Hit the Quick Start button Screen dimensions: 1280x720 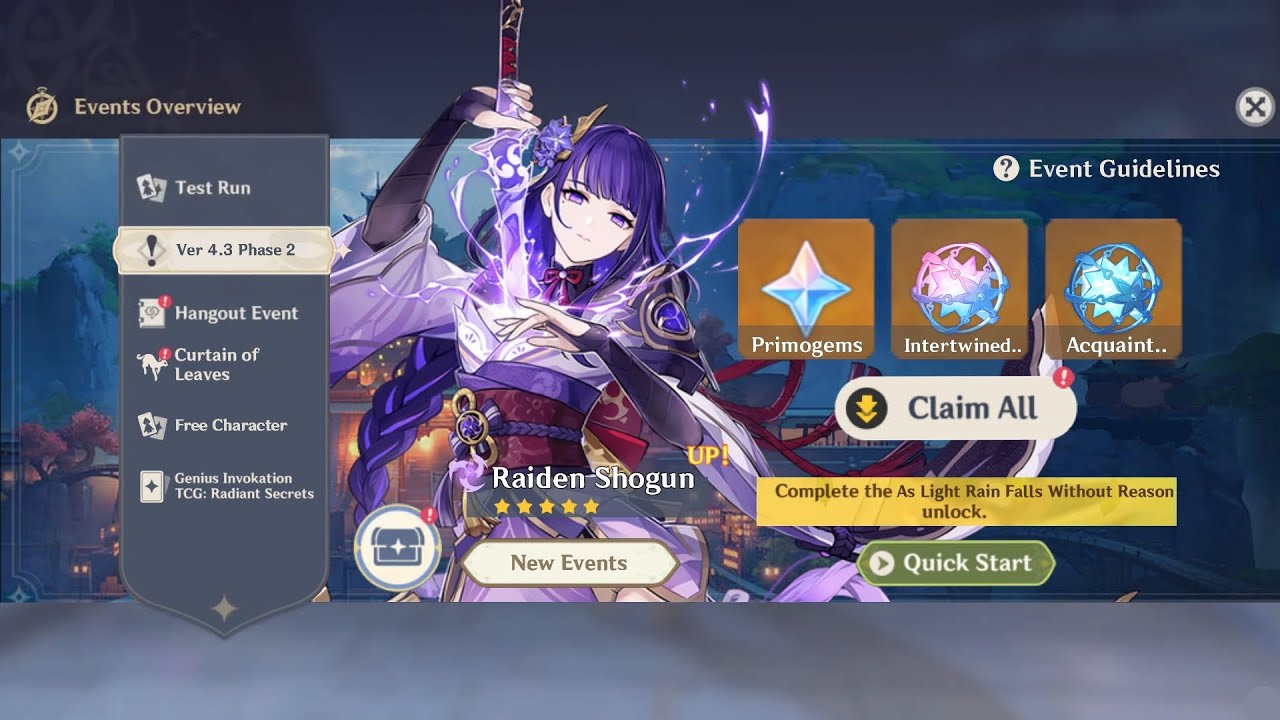(955, 563)
